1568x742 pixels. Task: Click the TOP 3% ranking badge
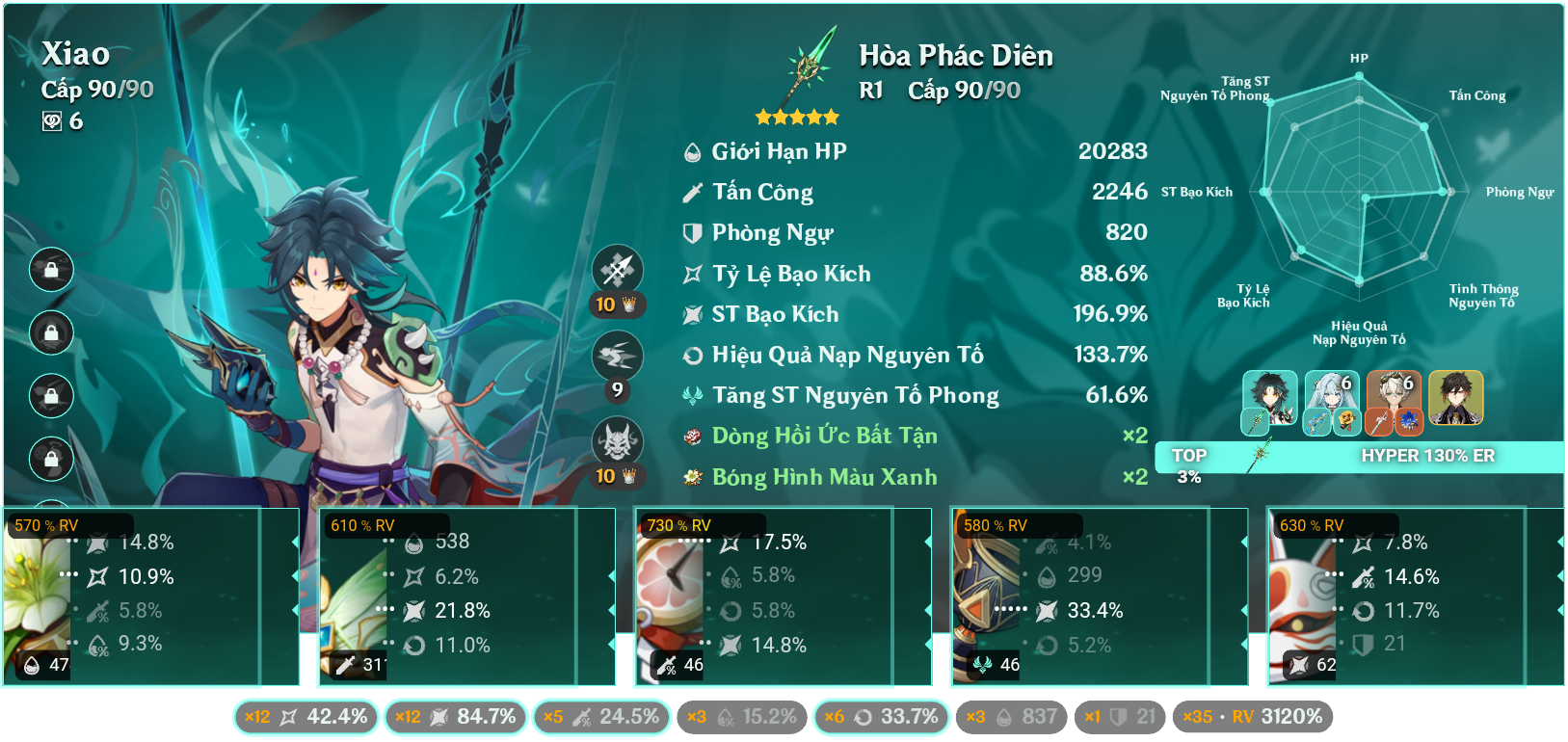1188,465
